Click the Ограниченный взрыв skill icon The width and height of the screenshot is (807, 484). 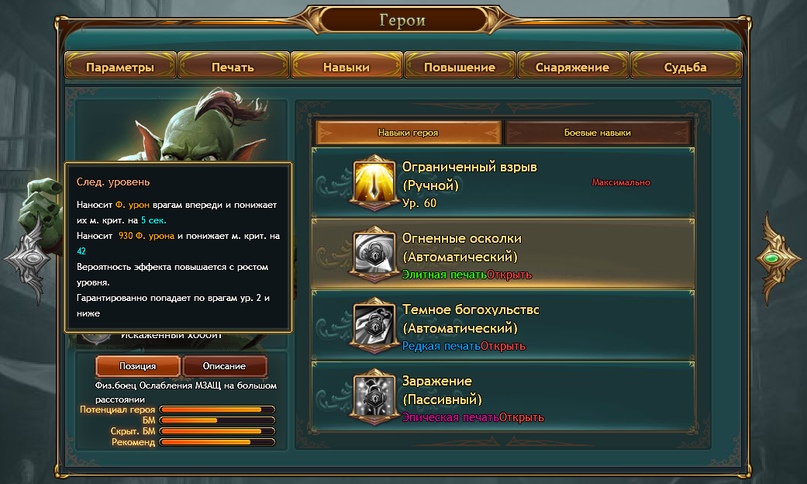pyautogui.click(x=374, y=182)
